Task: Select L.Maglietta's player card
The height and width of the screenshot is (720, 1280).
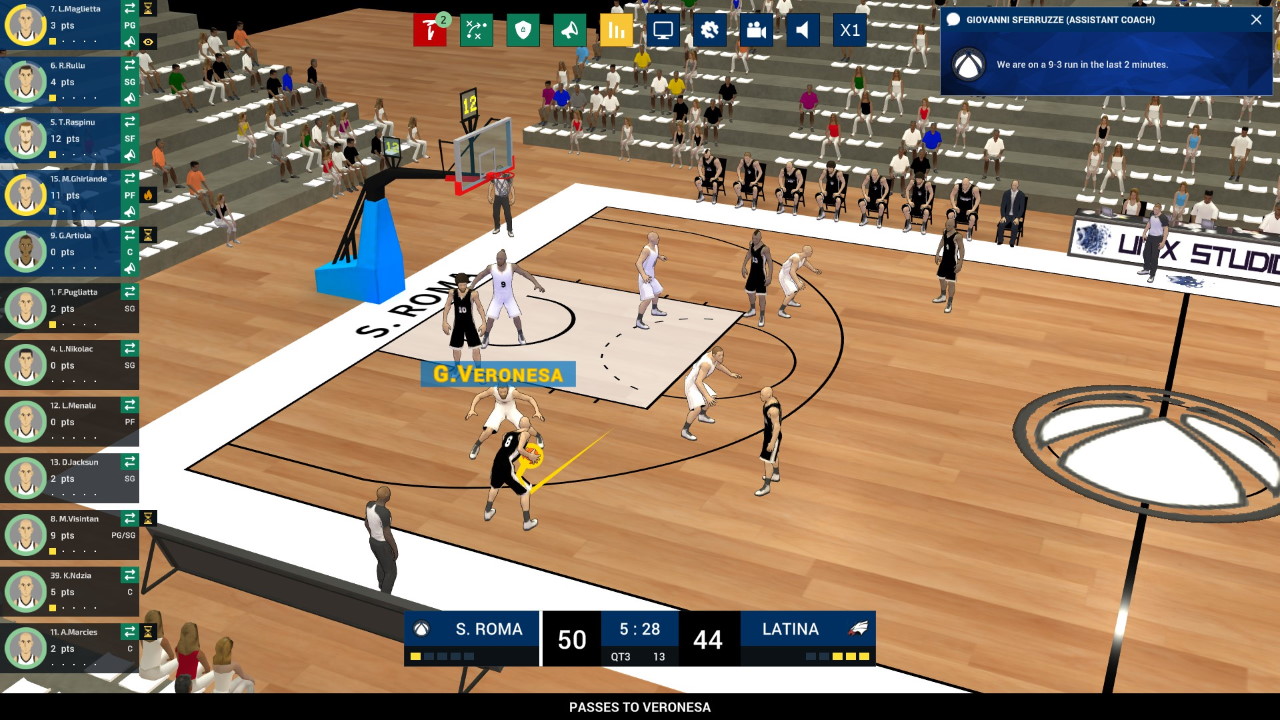Action: (62, 25)
